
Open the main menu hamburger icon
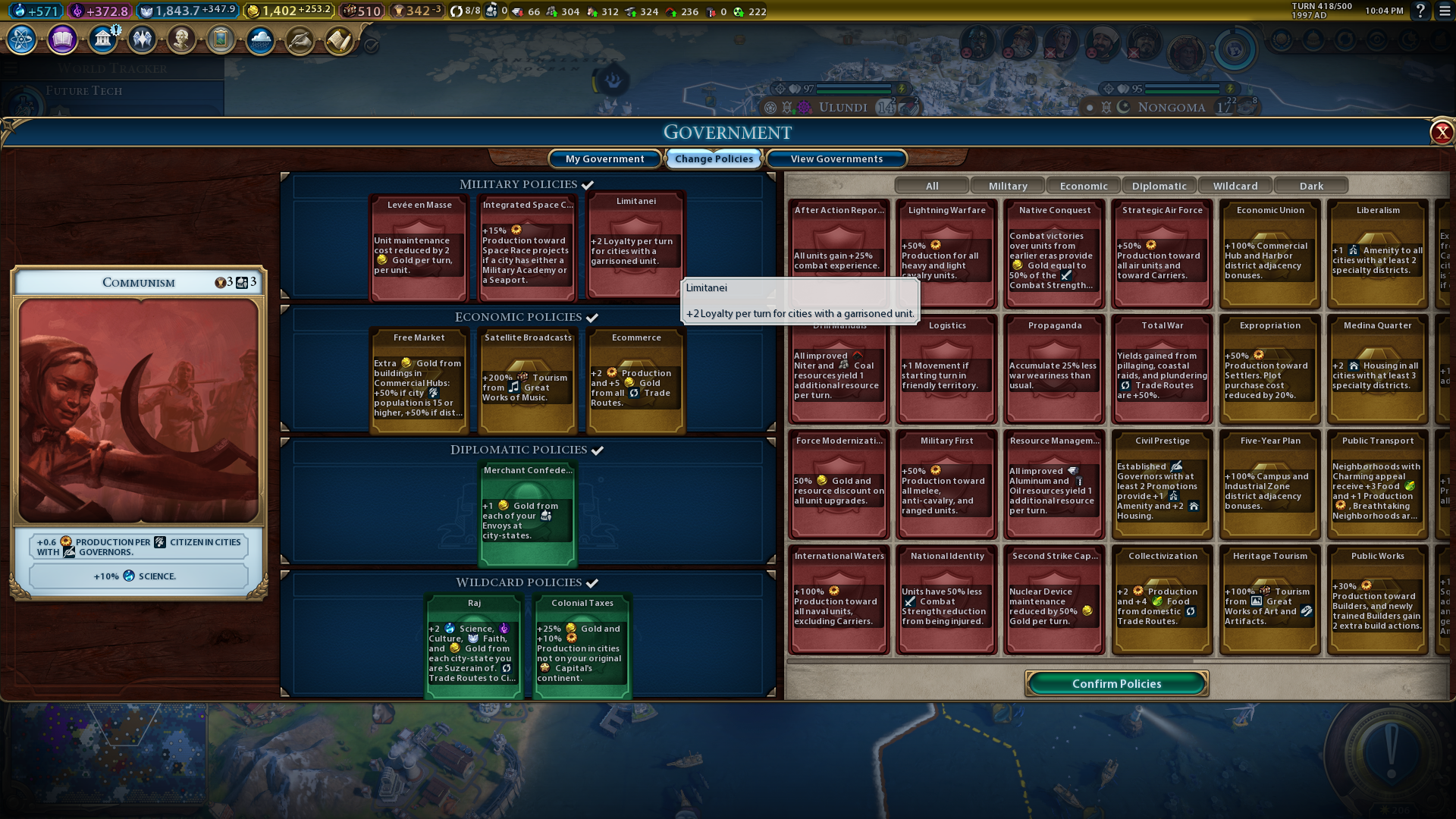1445,11
